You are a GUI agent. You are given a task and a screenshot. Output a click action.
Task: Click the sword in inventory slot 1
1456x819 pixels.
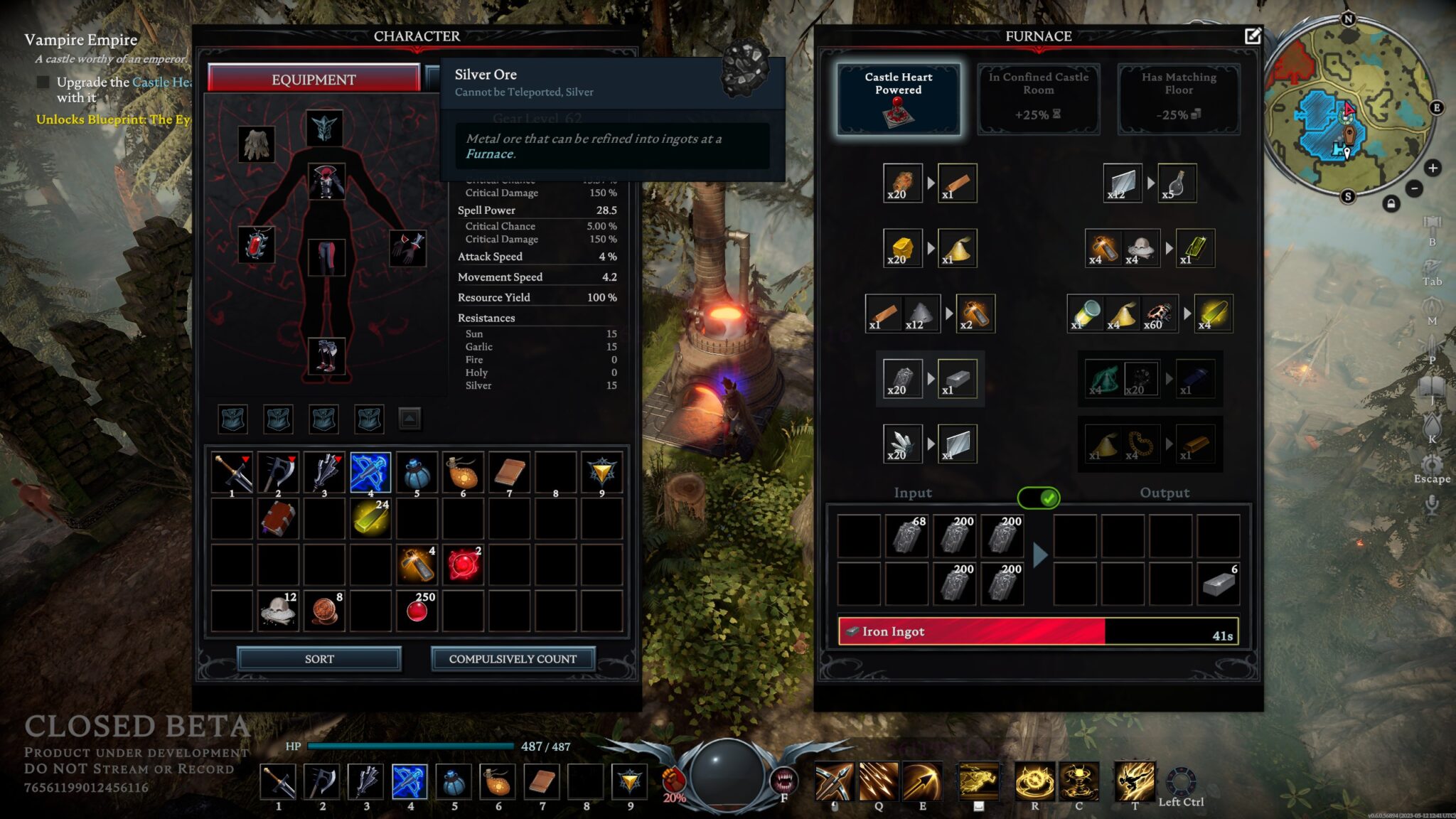[232, 472]
